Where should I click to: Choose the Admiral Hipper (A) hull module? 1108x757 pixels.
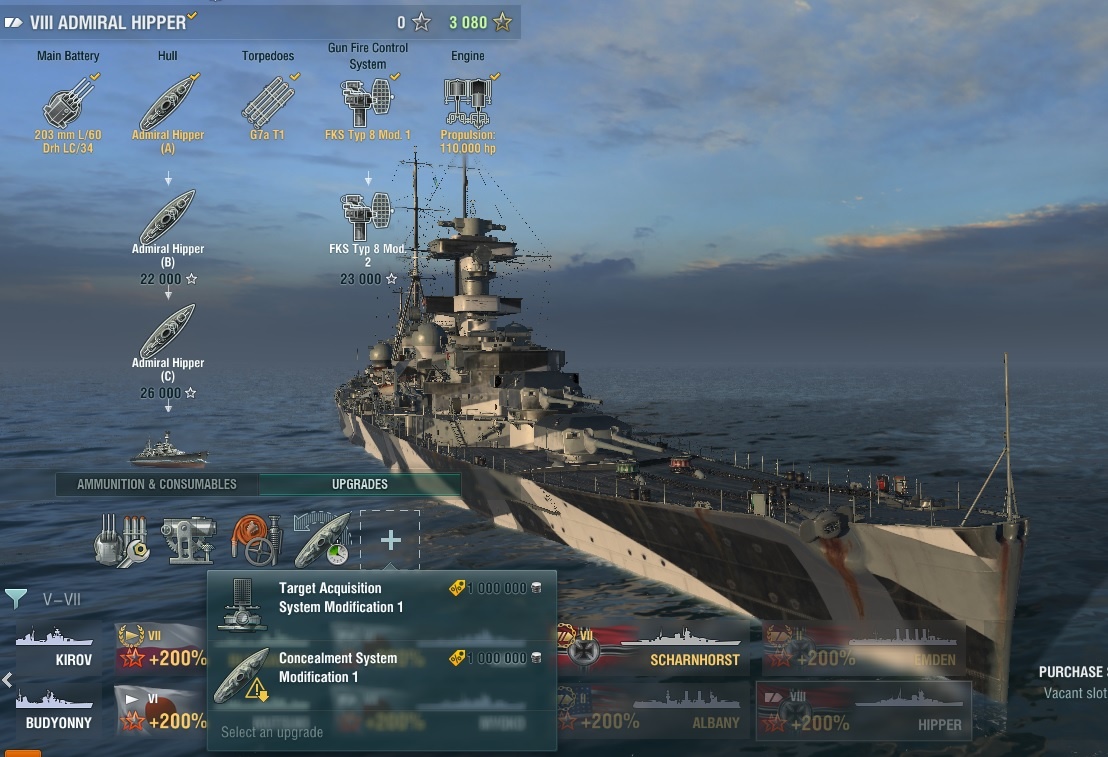(168, 103)
